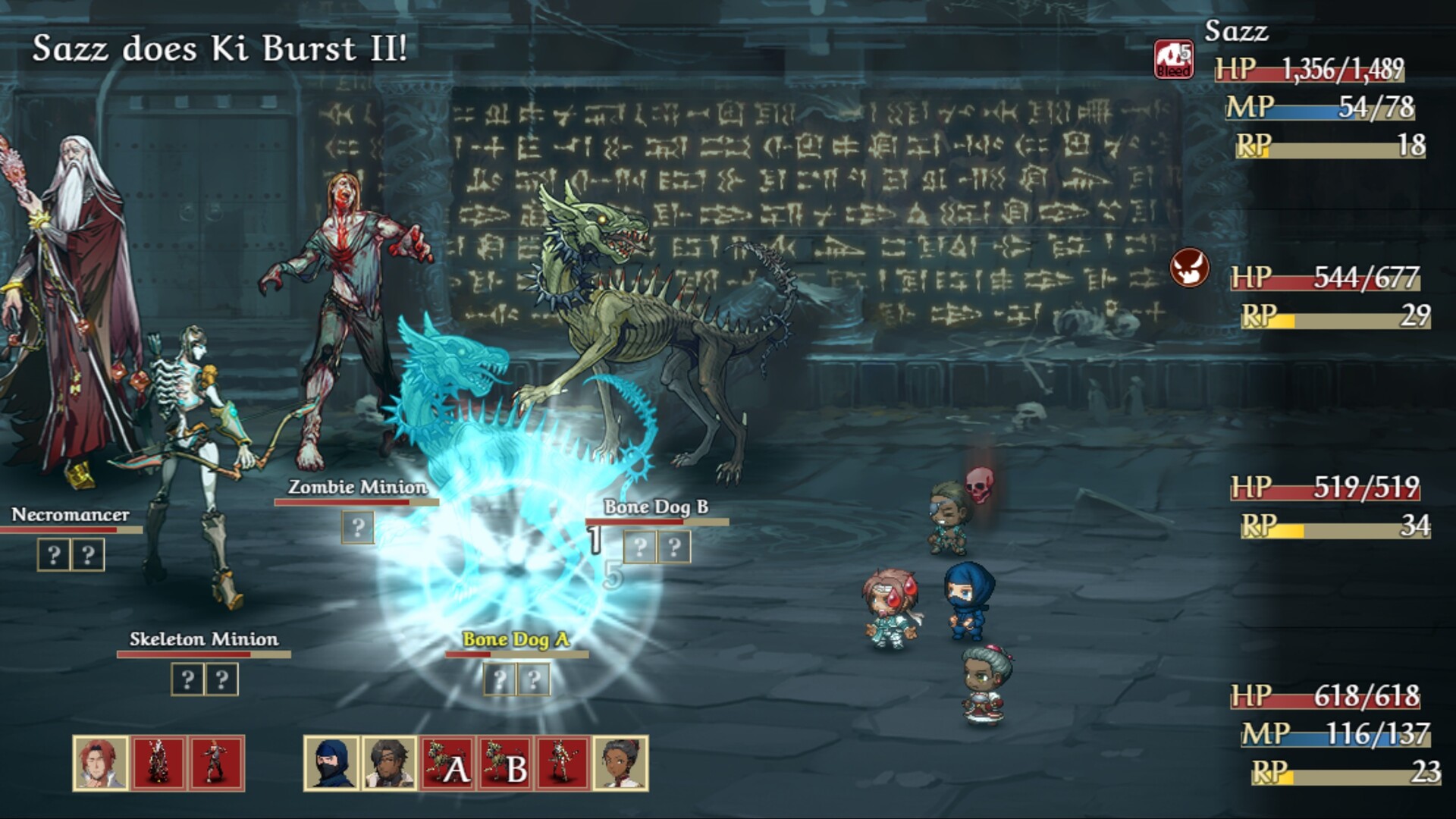
Task: Select the eyepatch man turn portrait
Action: tap(389, 764)
